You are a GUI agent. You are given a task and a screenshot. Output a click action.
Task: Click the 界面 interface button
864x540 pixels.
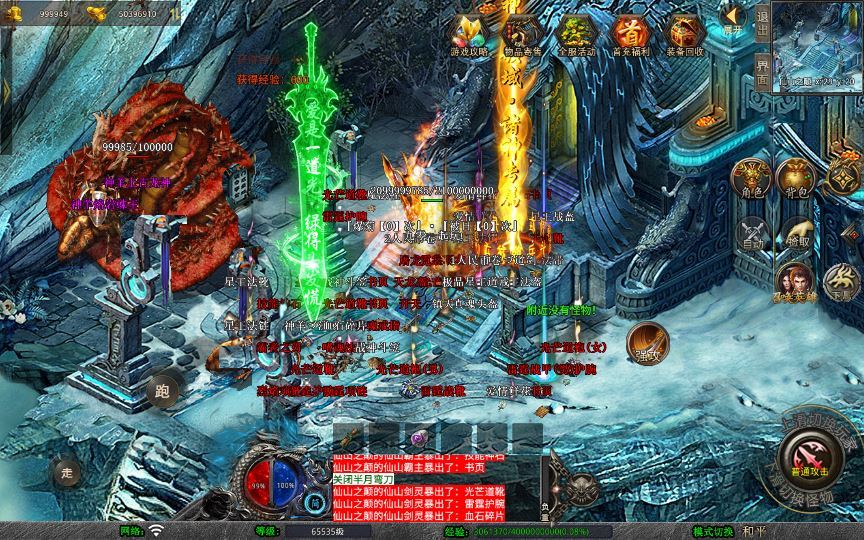[x=763, y=66]
